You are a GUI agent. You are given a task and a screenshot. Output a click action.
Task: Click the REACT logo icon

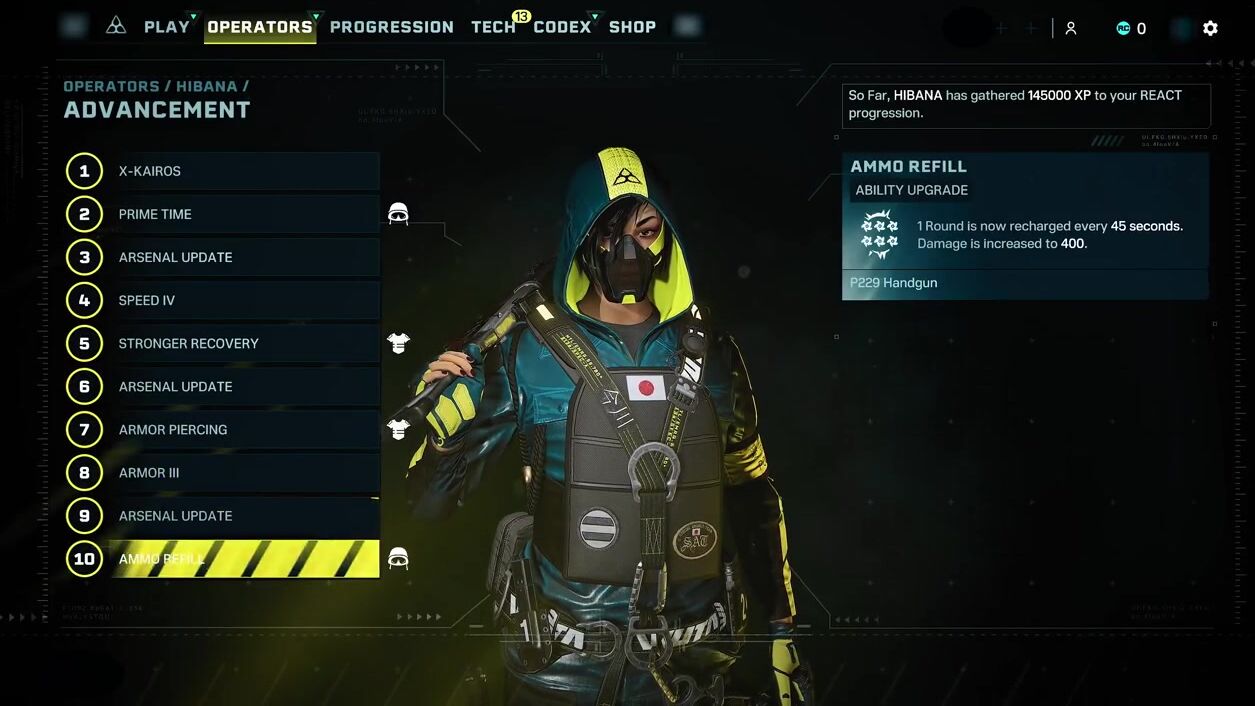point(116,26)
